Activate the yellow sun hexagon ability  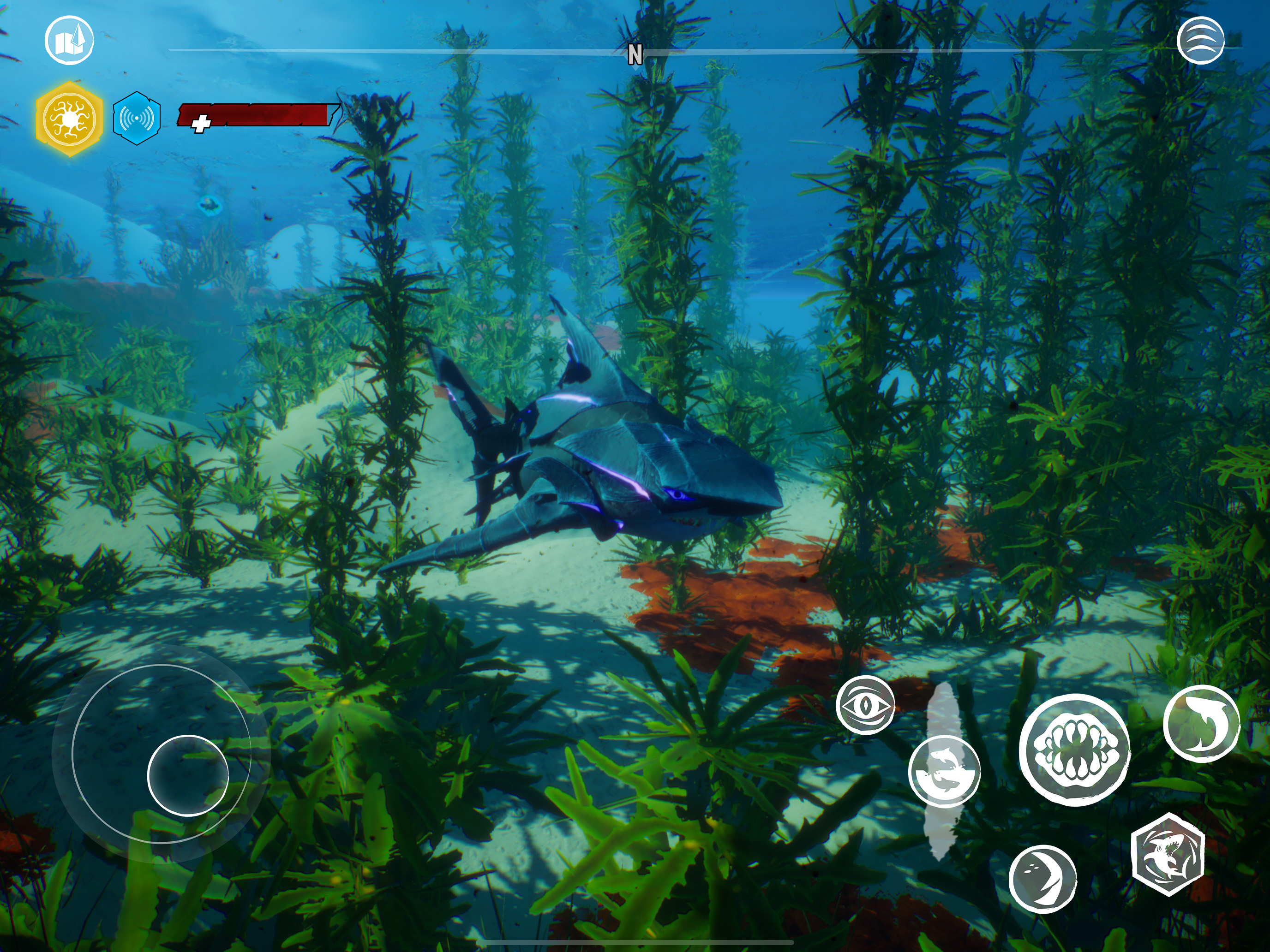(70, 119)
